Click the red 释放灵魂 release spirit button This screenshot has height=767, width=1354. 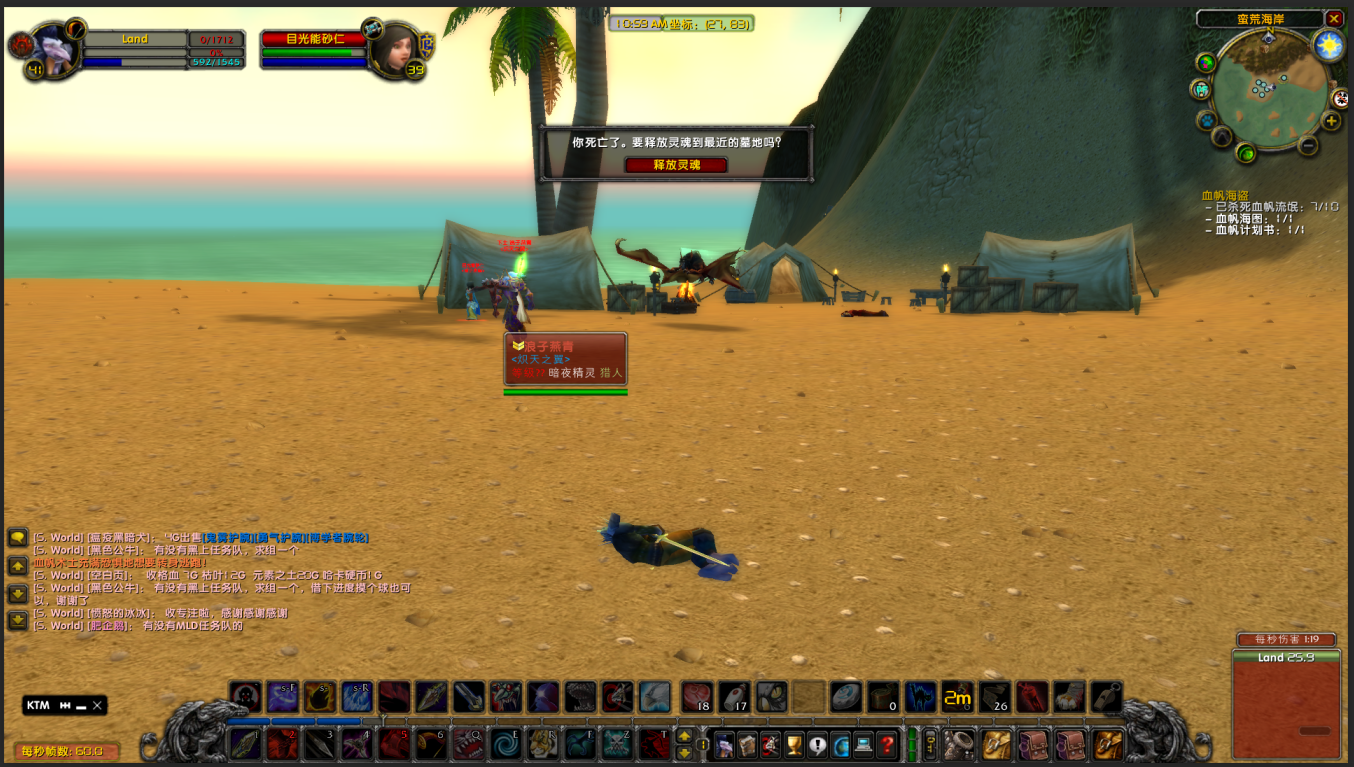click(x=676, y=165)
